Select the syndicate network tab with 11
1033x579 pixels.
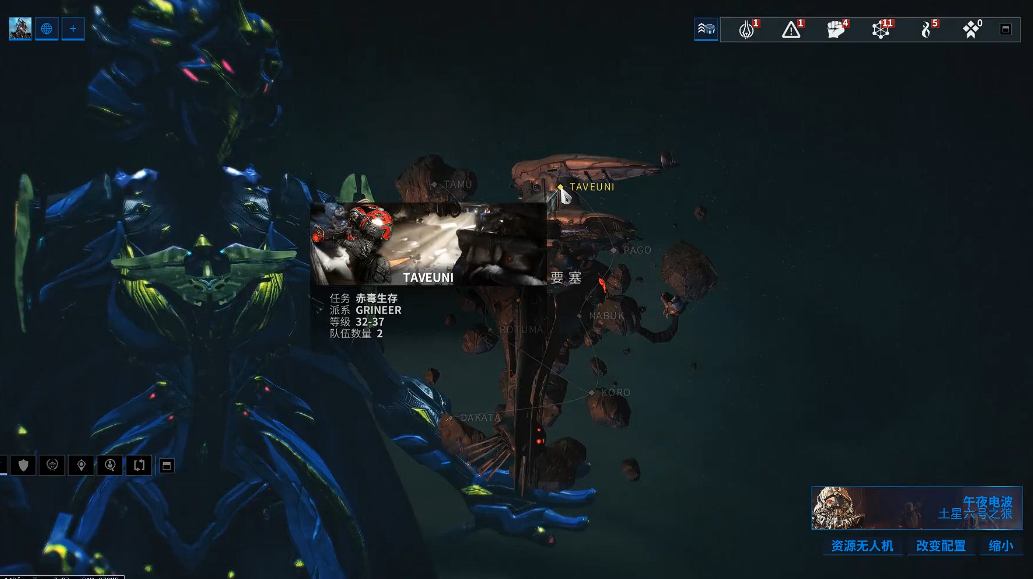point(881,30)
